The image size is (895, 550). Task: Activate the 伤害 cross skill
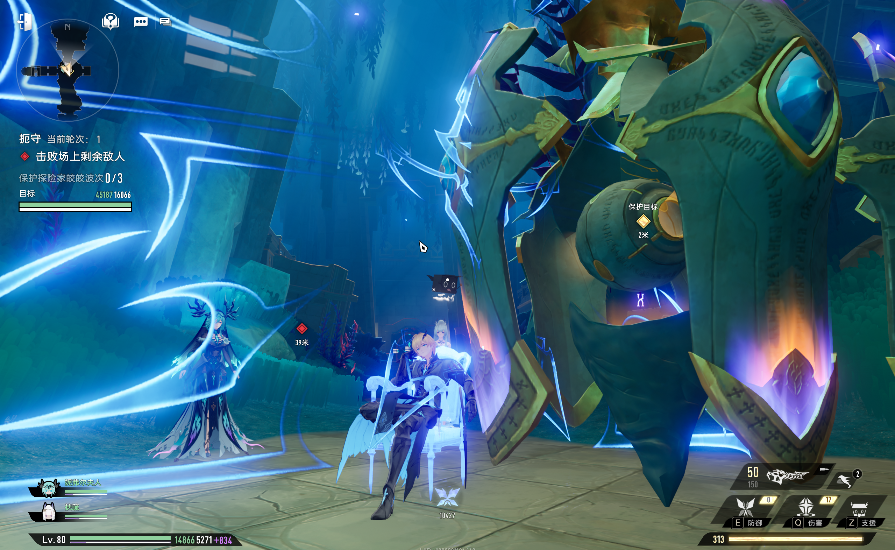(x=799, y=509)
